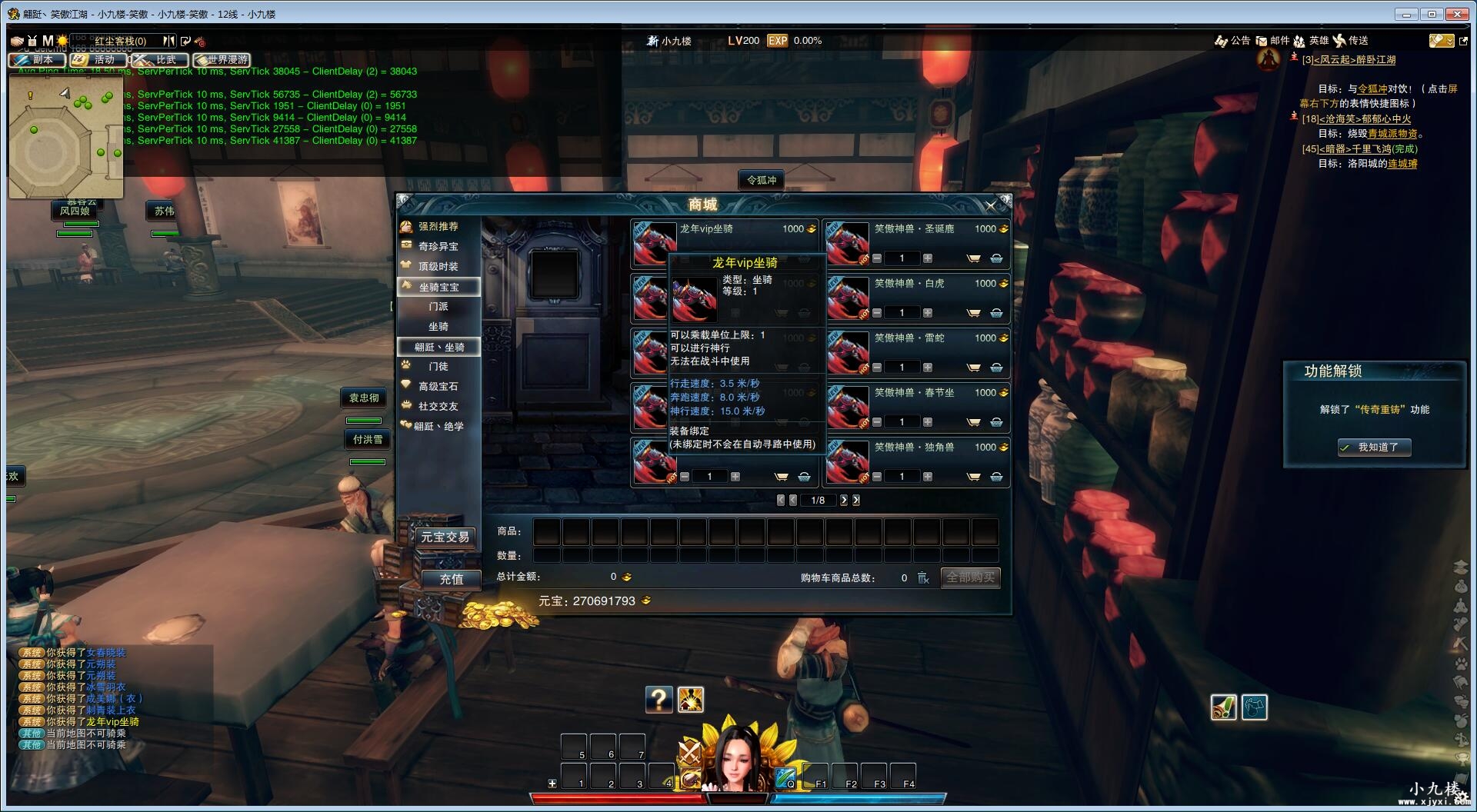Click the 元宝交易 button
The width and height of the screenshot is (1477, 812).
click(x=445, y=537)
